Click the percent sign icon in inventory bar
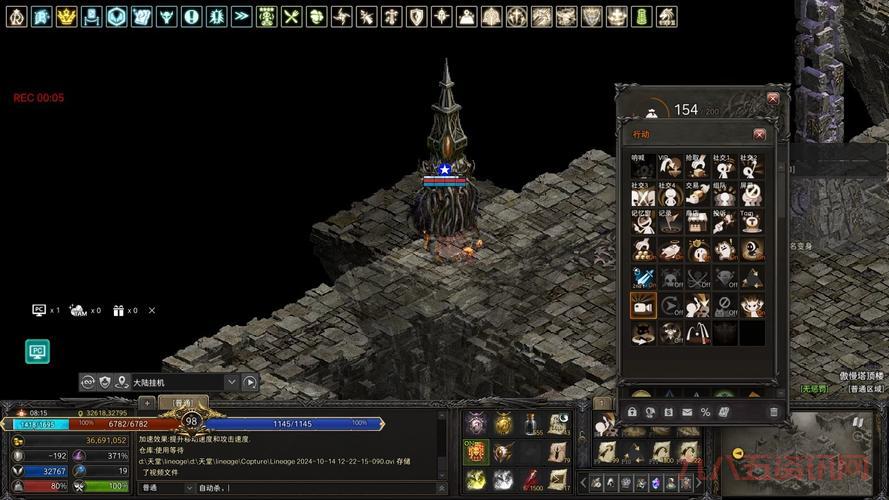This screenshot has height=500, width=889. [705, 412]
